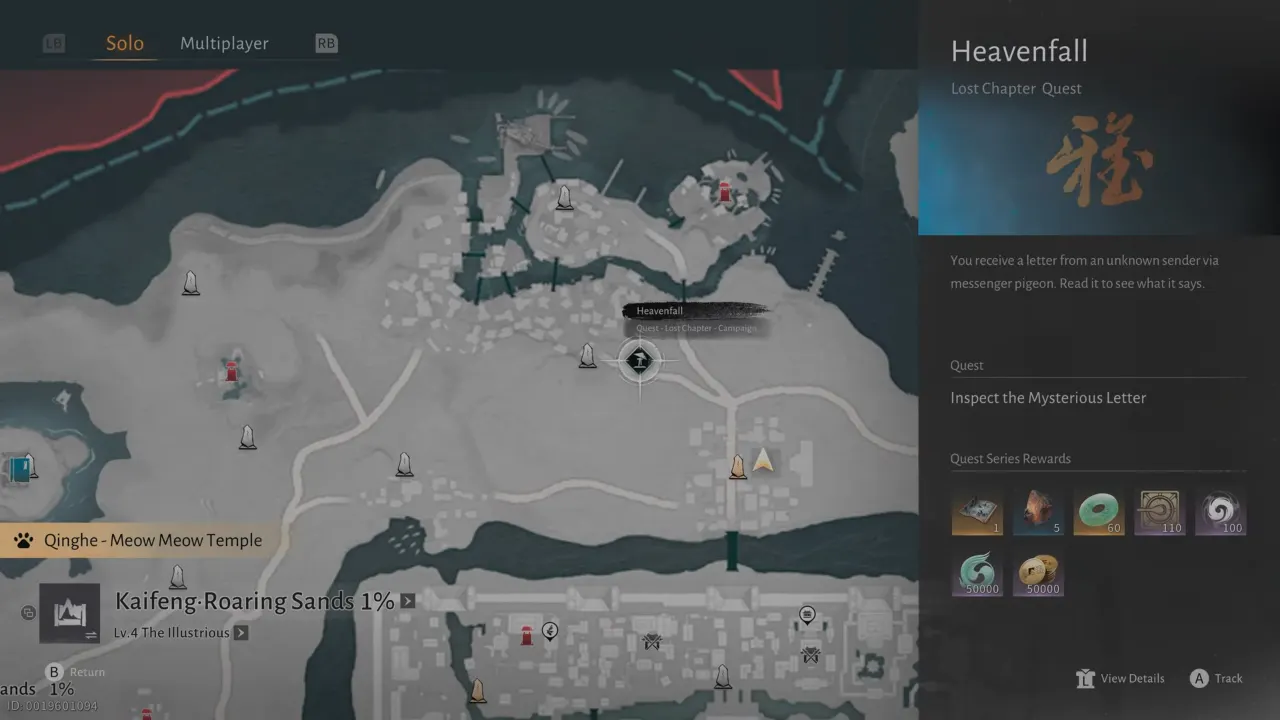Select the Heavenfall quest marker on the map

click(x=639, y=360)
